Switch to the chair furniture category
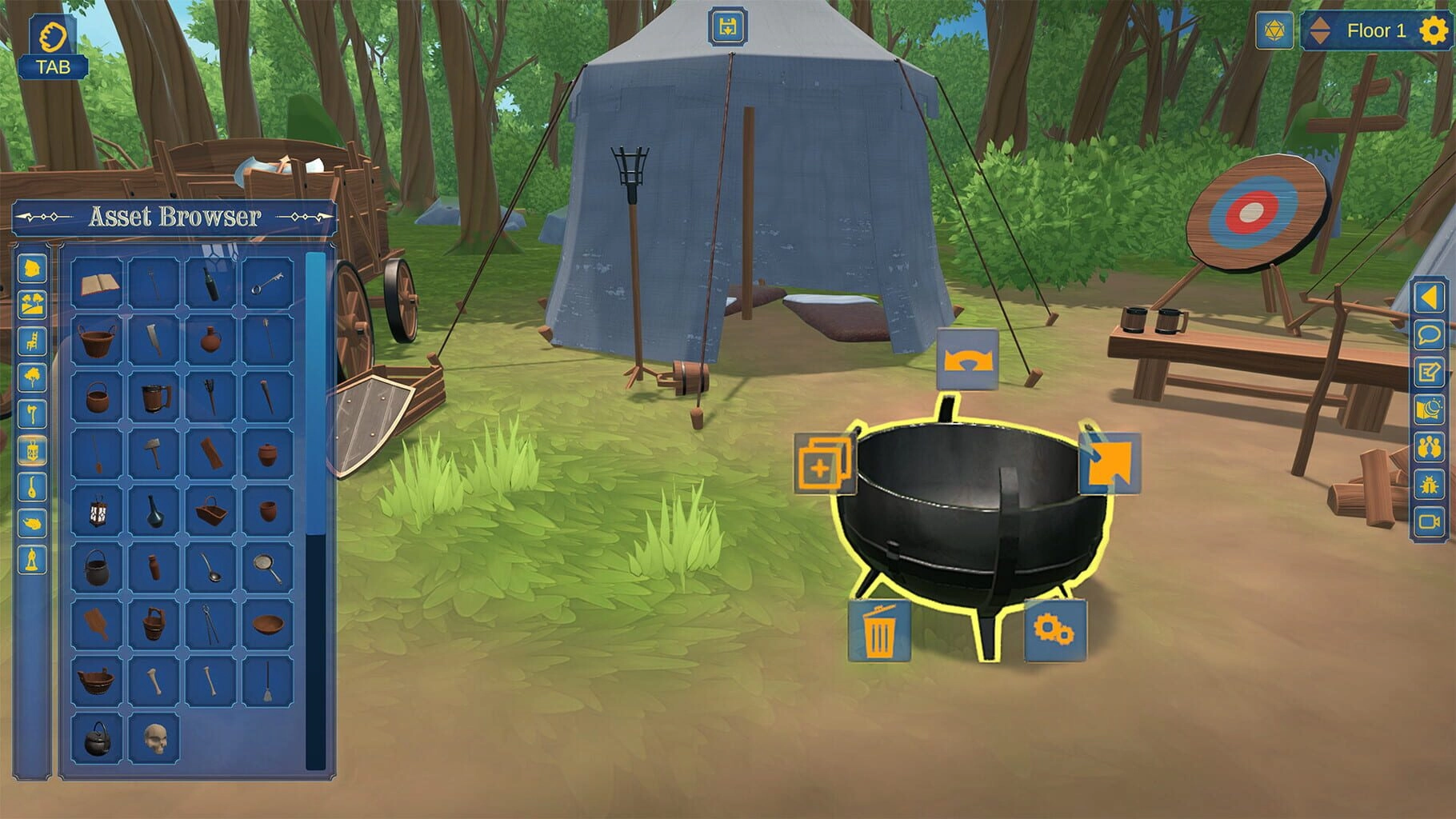This screenshot has height=819, width=1456. point(33,341)
